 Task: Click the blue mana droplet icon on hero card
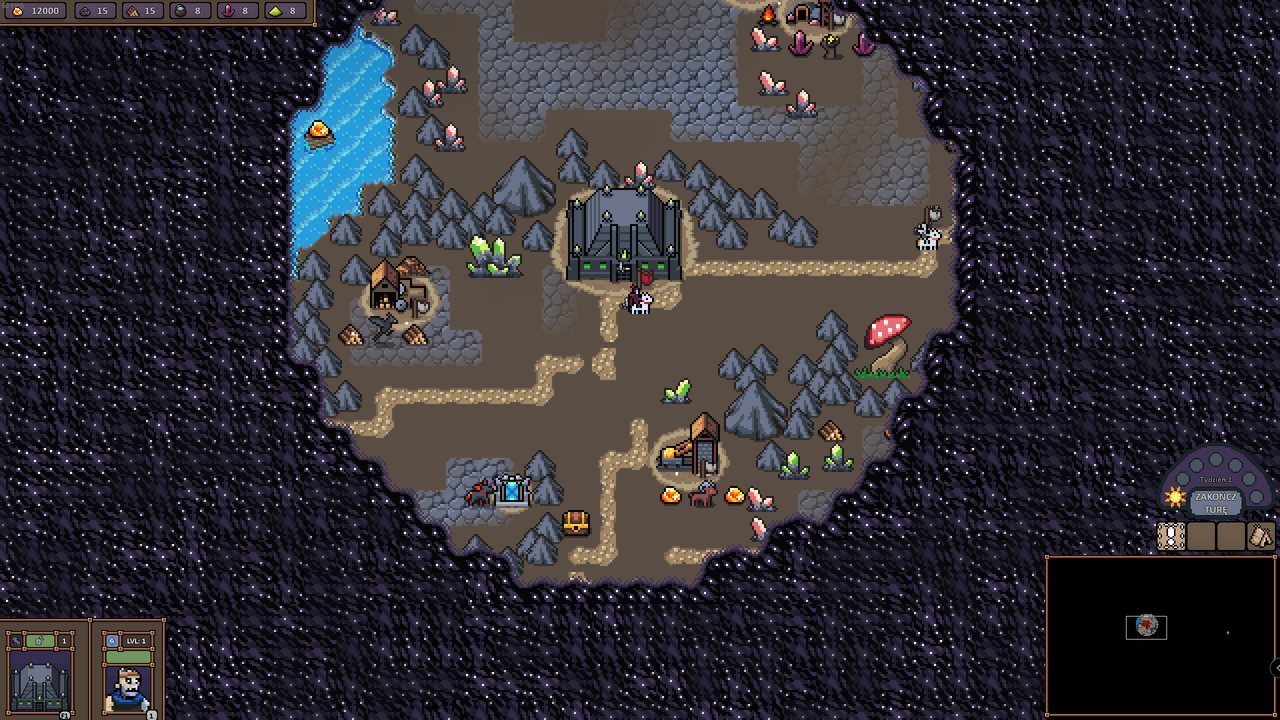[x=112, y=641]
